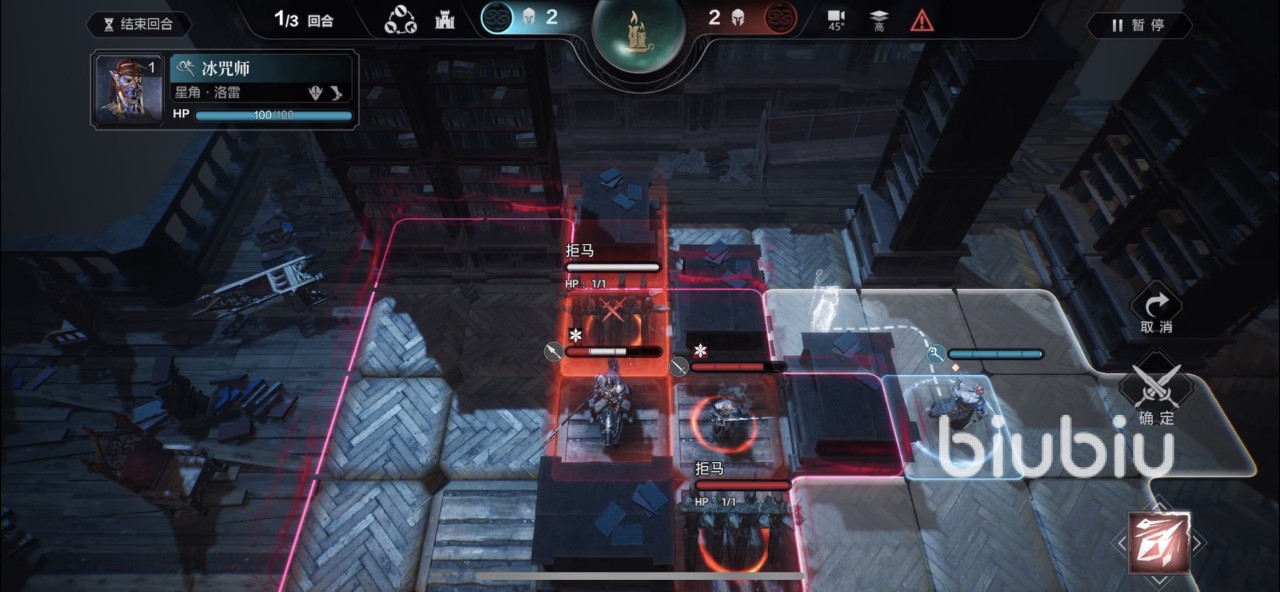End the turn with 结束回合
The height and width of the screenshot is (592, 1280).
(139, 24)
